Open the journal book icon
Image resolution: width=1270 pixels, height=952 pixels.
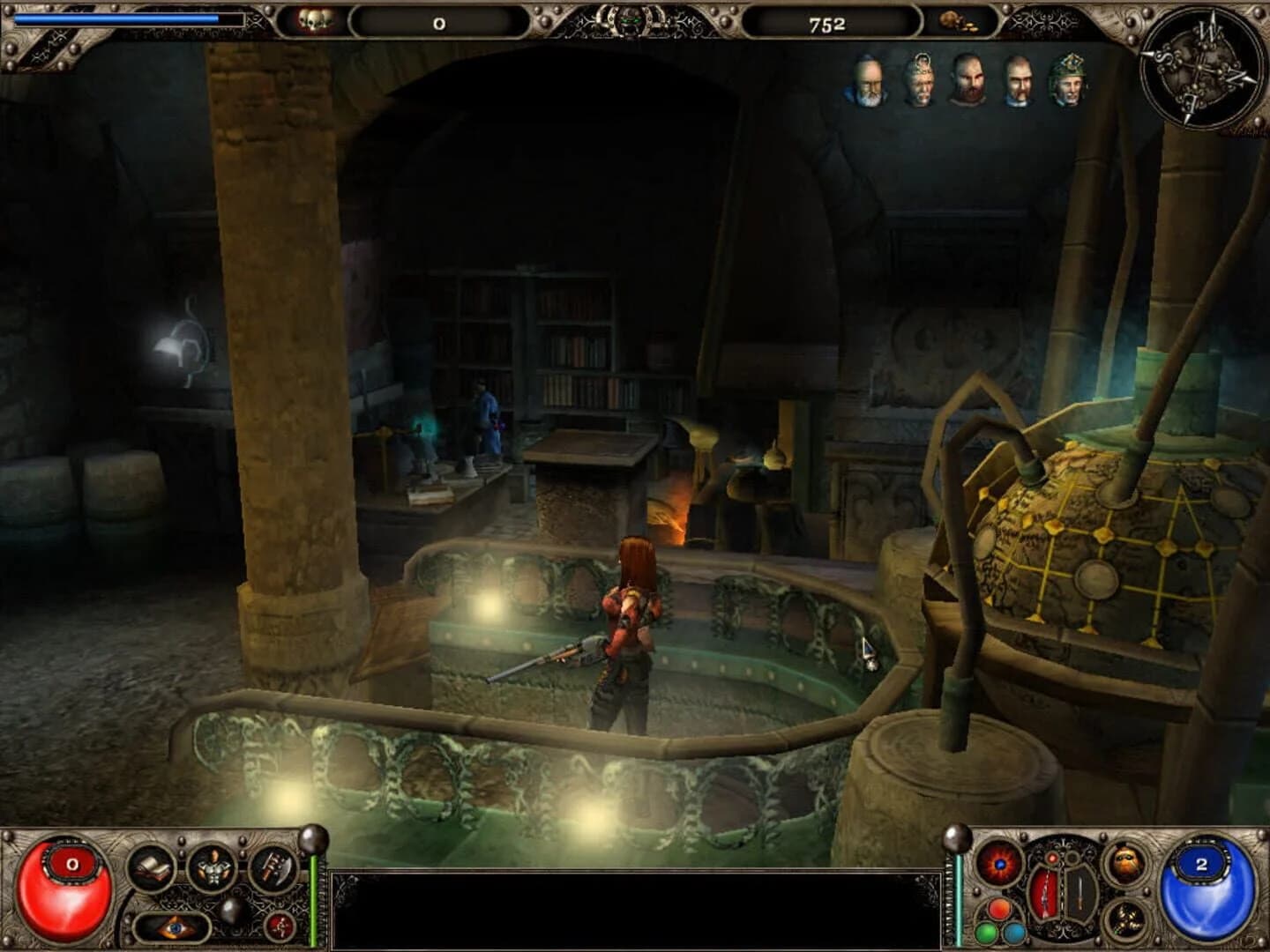[152, 866]
